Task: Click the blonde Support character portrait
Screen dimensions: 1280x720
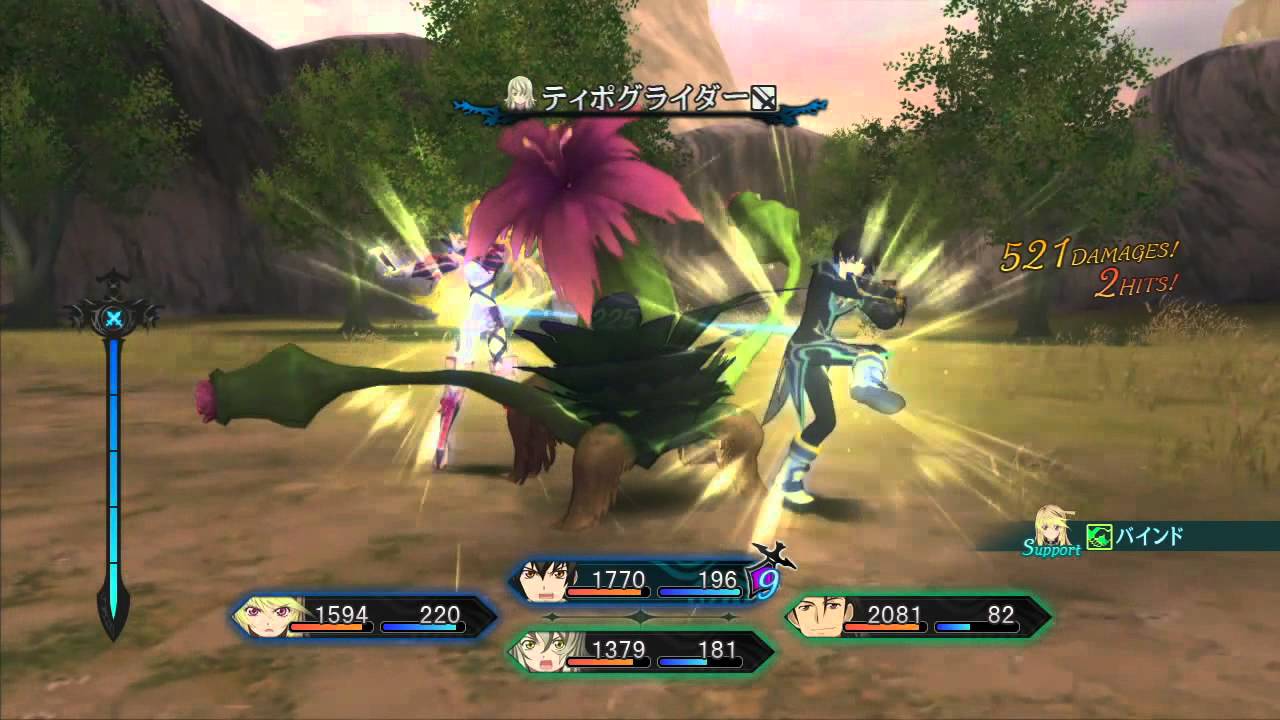Action: click(x=1058, y=526)
